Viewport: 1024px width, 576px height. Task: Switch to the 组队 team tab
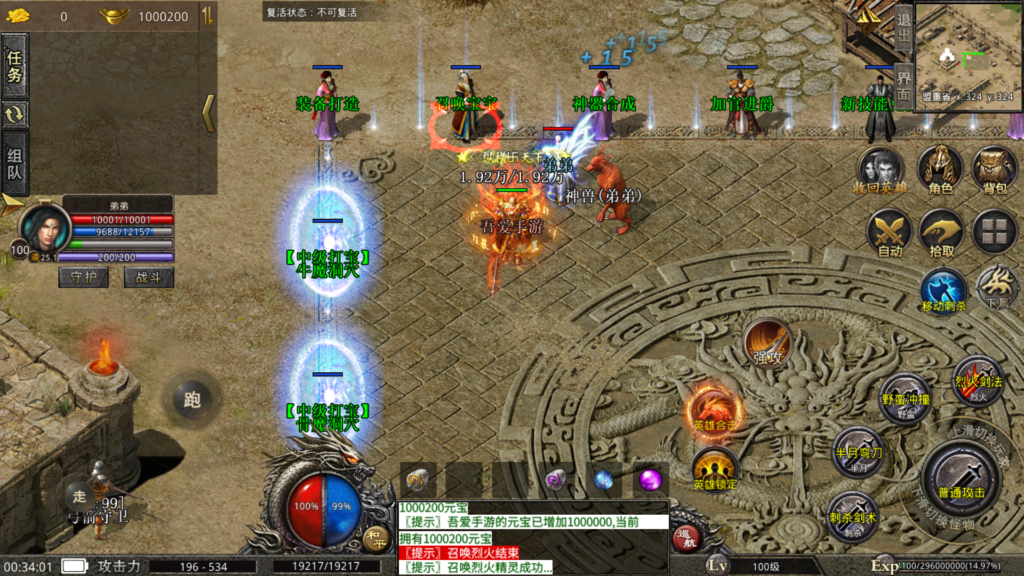[x=15, y=166]
